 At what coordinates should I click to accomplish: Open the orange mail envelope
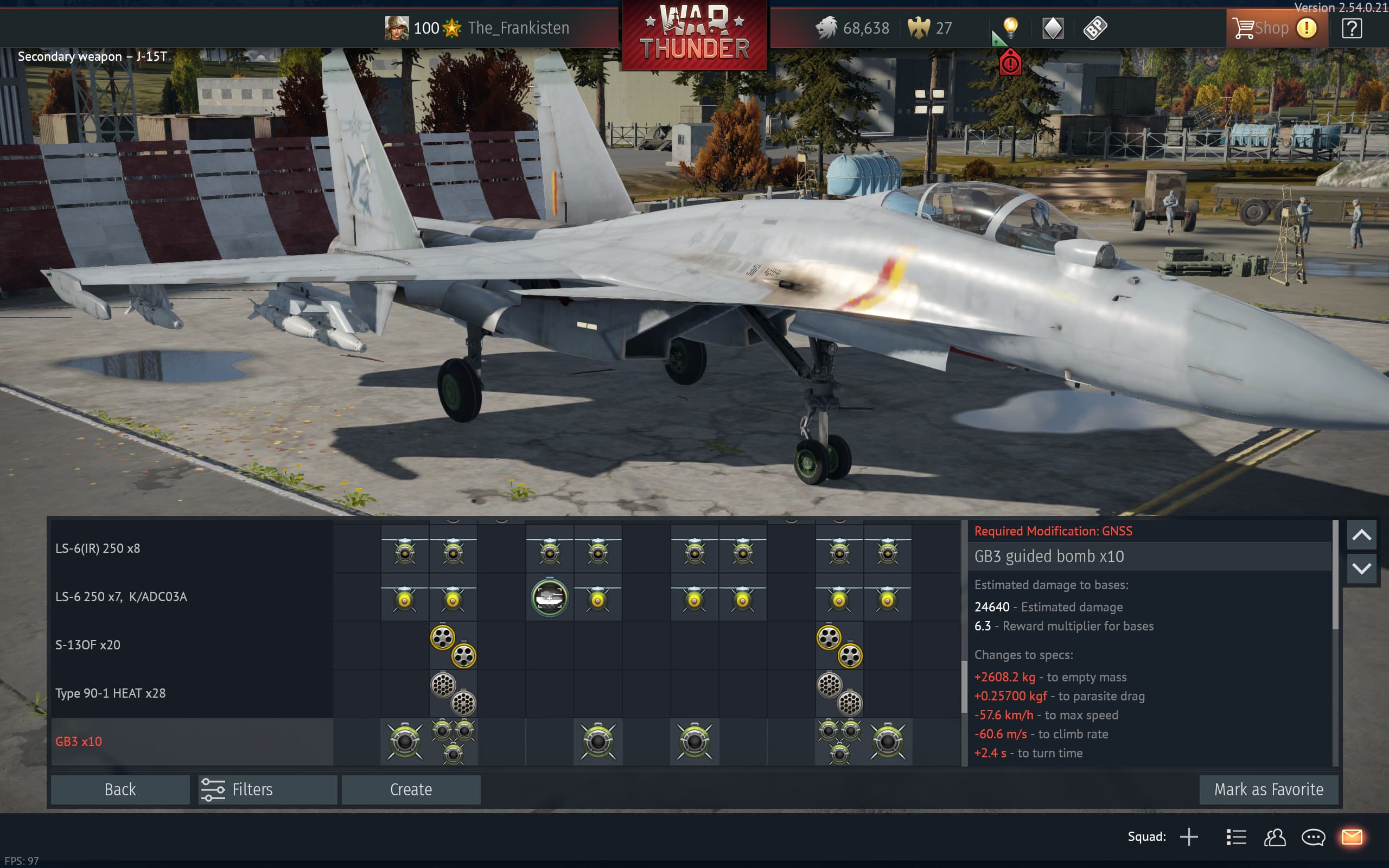1352,837
